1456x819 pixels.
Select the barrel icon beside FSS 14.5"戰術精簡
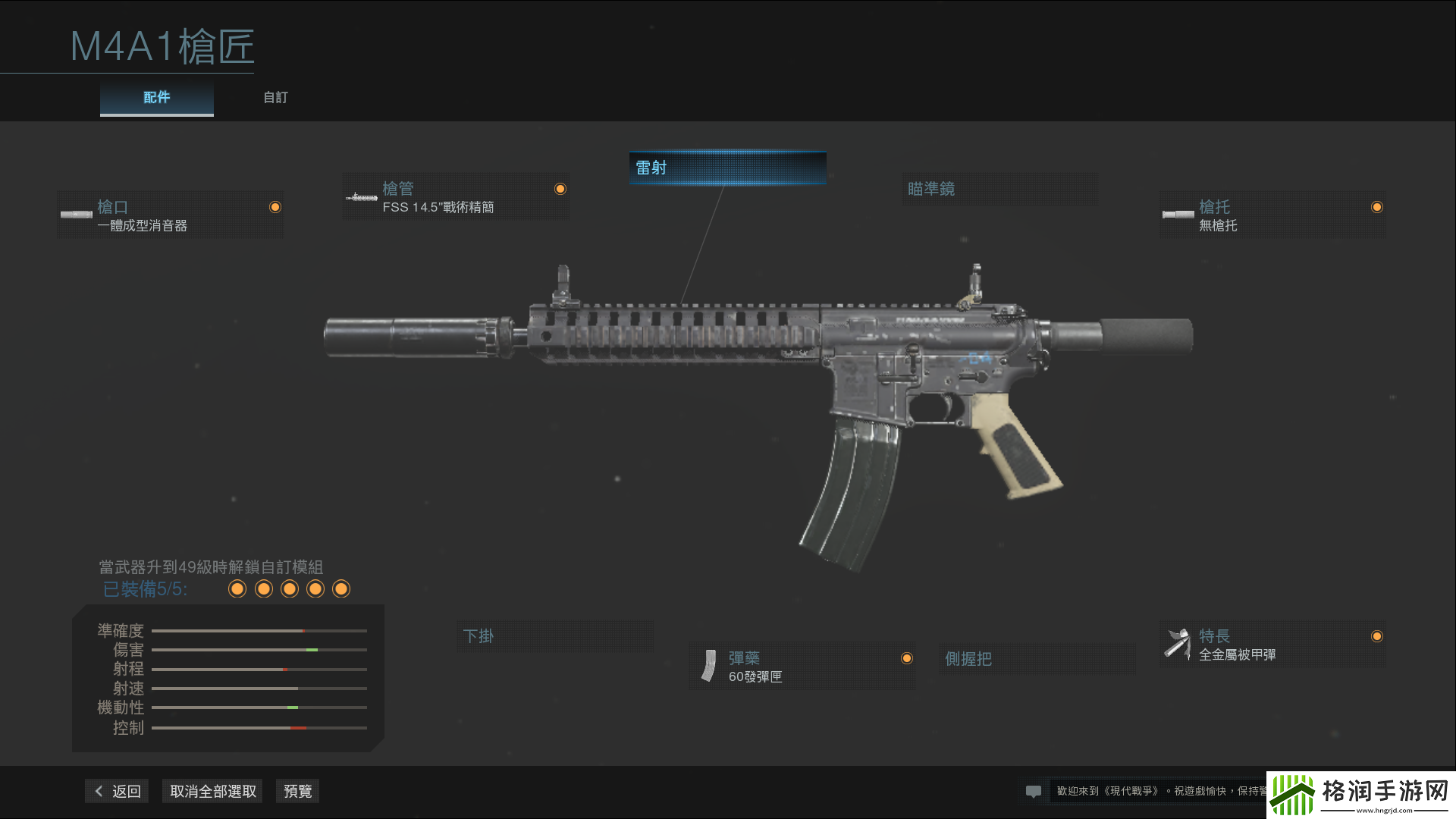tap(362, 196)
